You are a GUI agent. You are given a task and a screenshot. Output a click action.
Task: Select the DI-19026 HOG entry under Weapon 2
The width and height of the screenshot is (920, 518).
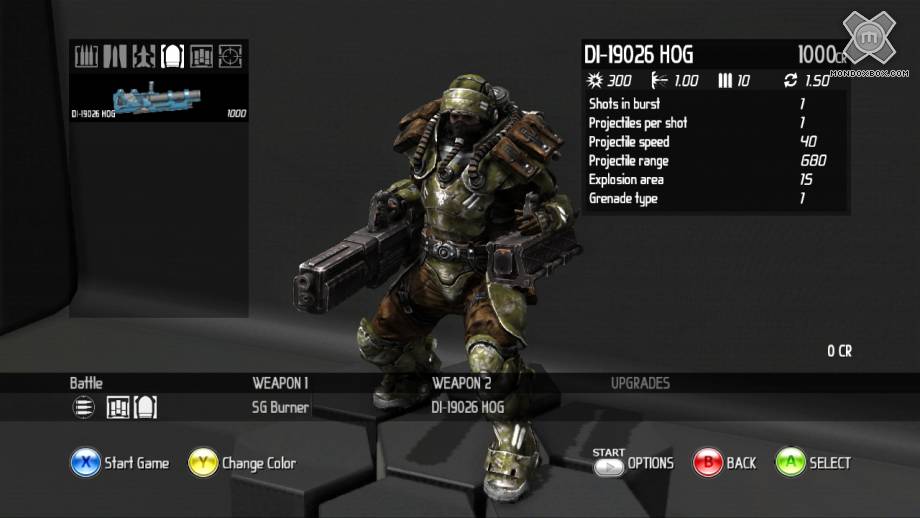[x=468, y=408]
